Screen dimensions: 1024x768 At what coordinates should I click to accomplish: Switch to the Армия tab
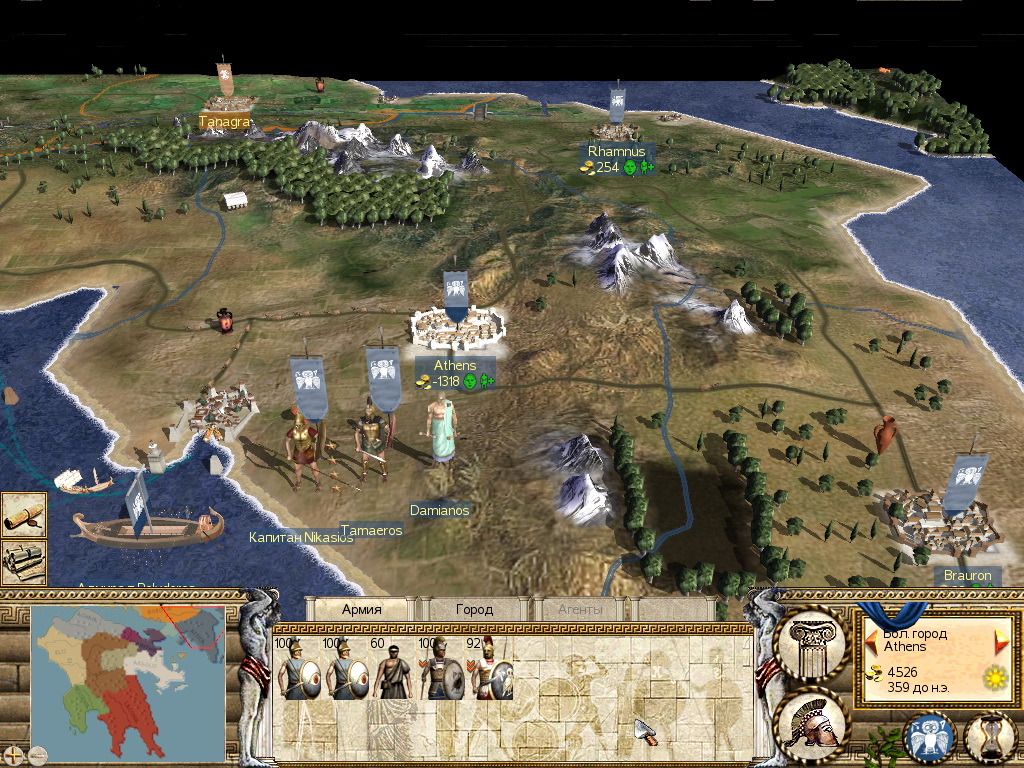pyautogui.click(x=362, y=608)
